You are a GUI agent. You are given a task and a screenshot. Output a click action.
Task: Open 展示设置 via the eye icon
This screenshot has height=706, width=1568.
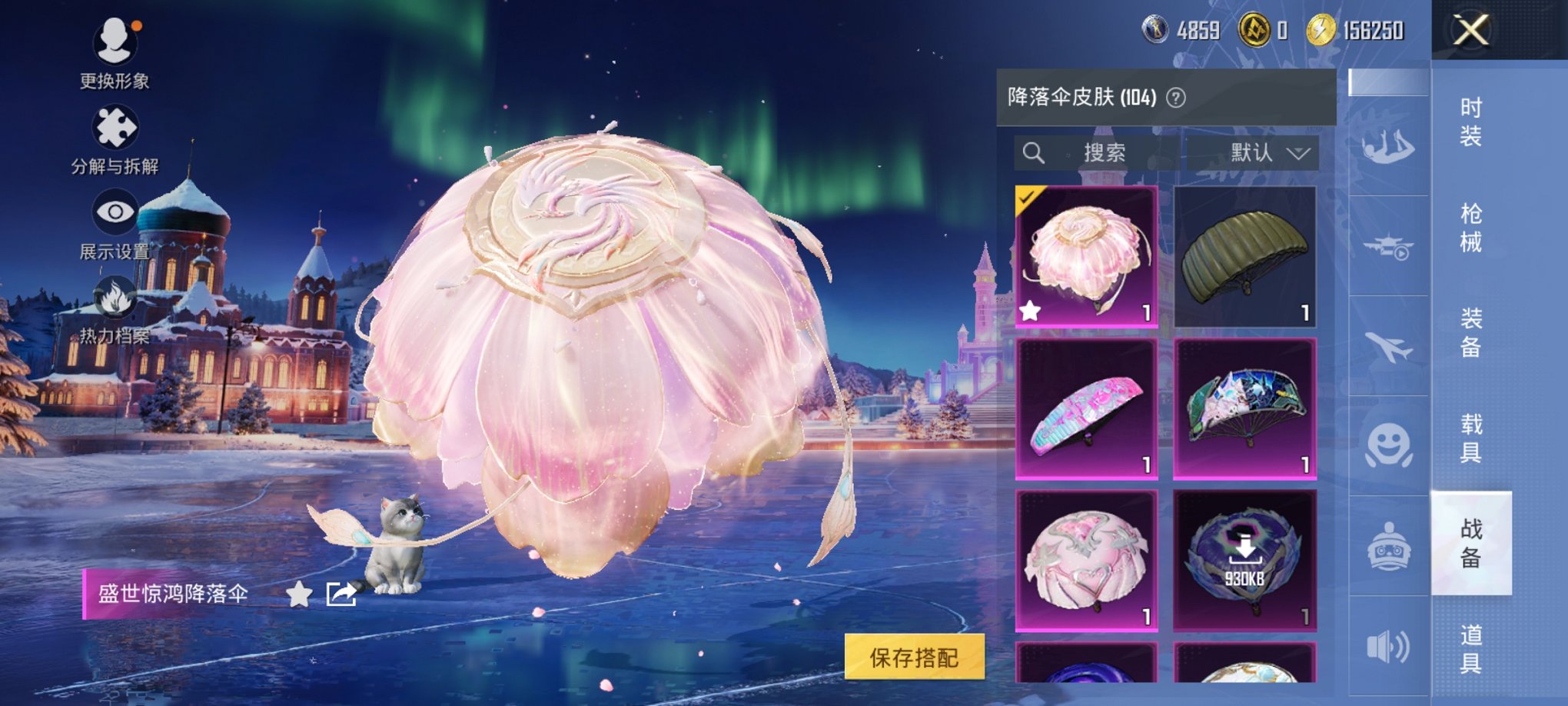click(x=114, y=210)
